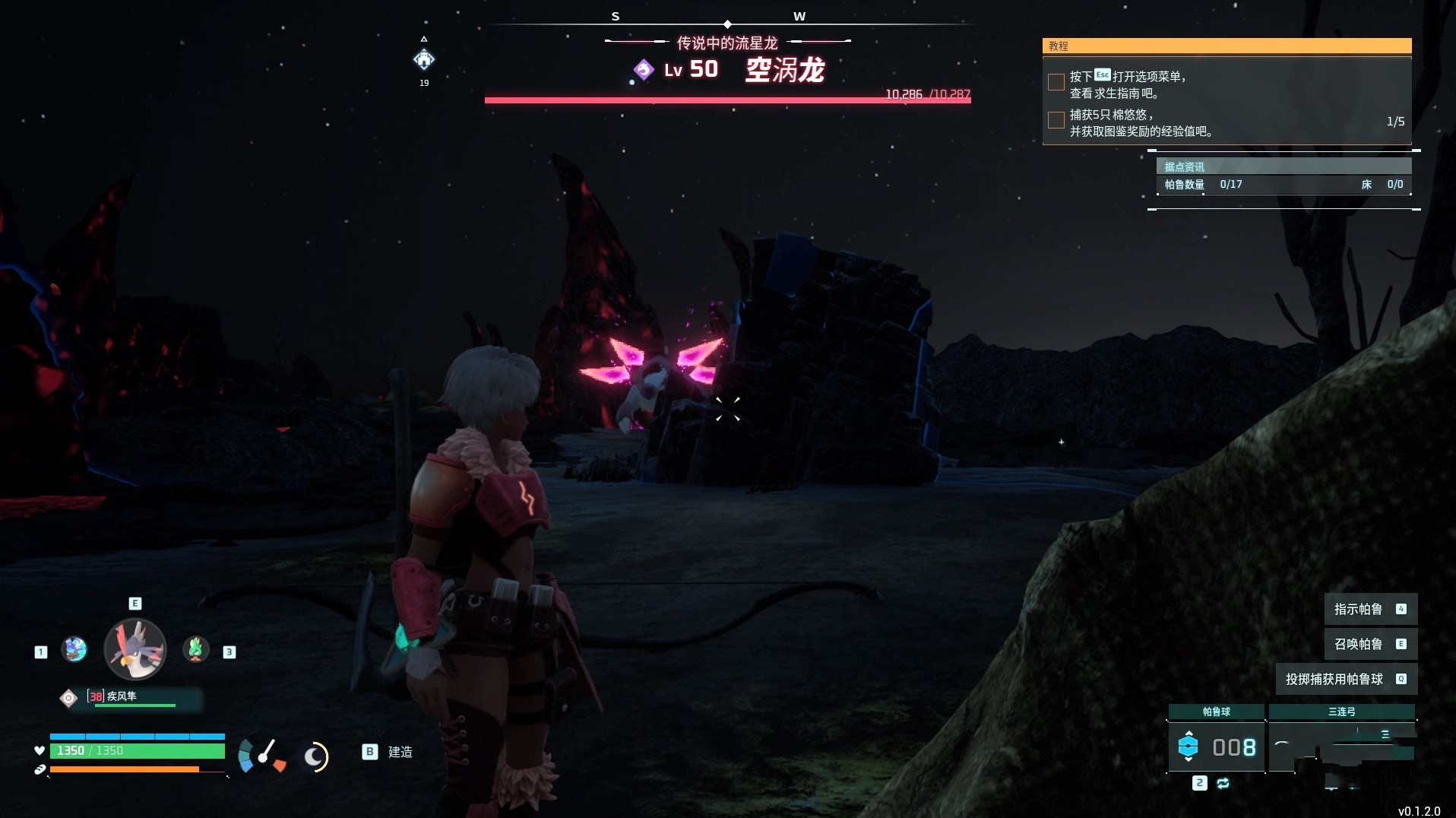1456x818 pixels.
Task: Open the 据点资讯 base info panel
Action: (1283, 166)
